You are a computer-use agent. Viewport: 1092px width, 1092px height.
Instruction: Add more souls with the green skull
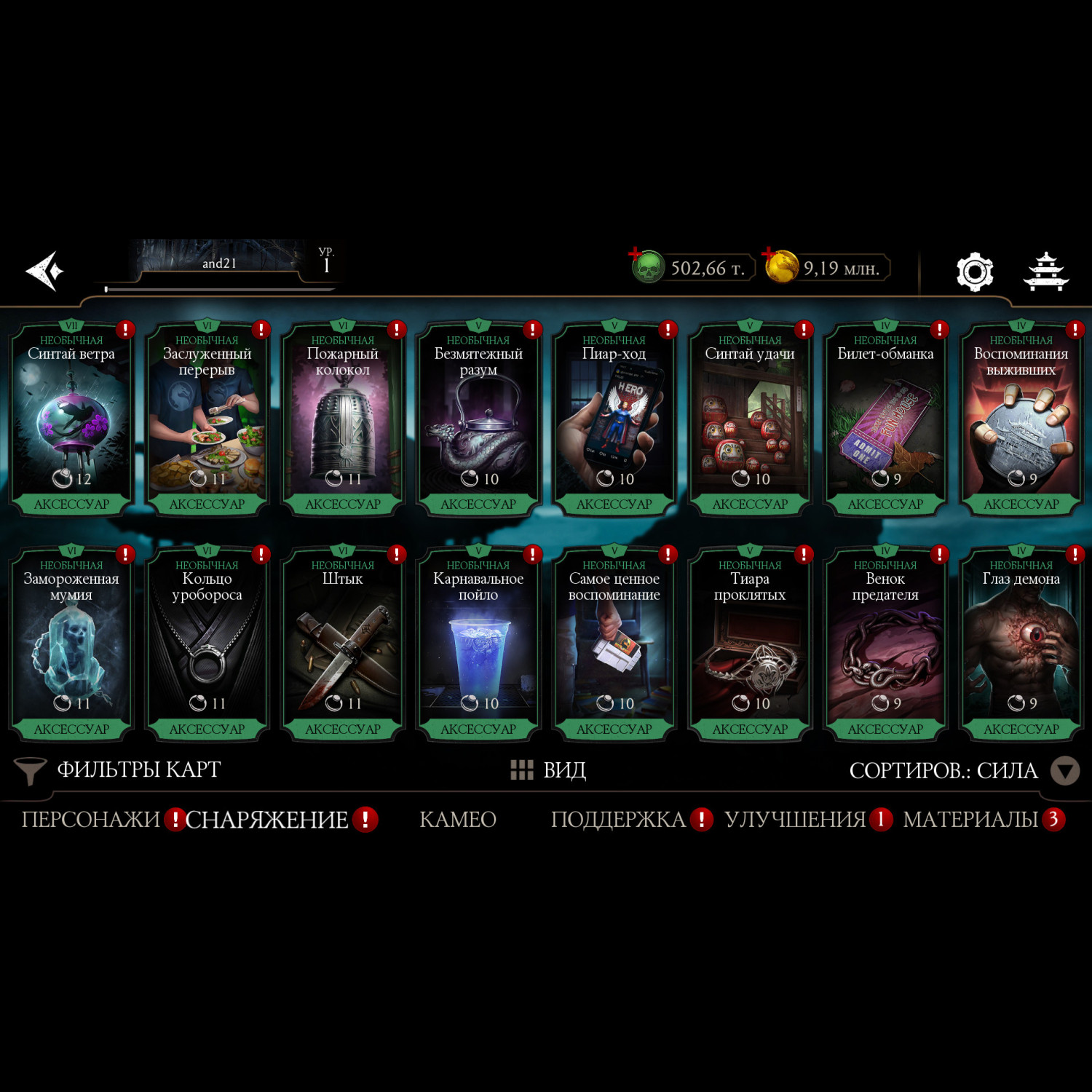[x=646, y=267]
